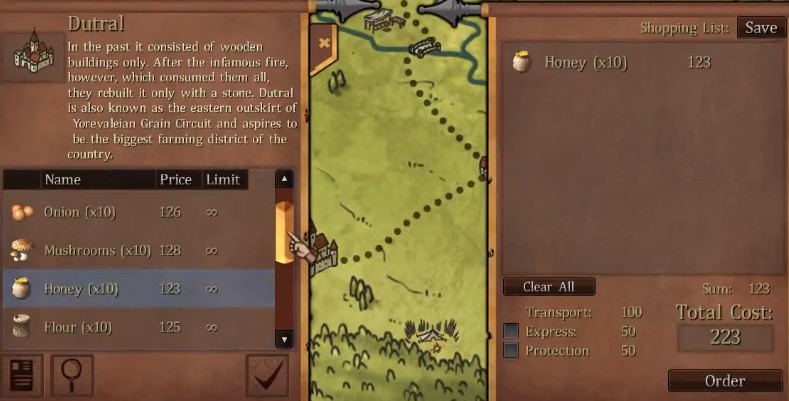Save the shopping list
789x401 pixels.
point(760,28)
